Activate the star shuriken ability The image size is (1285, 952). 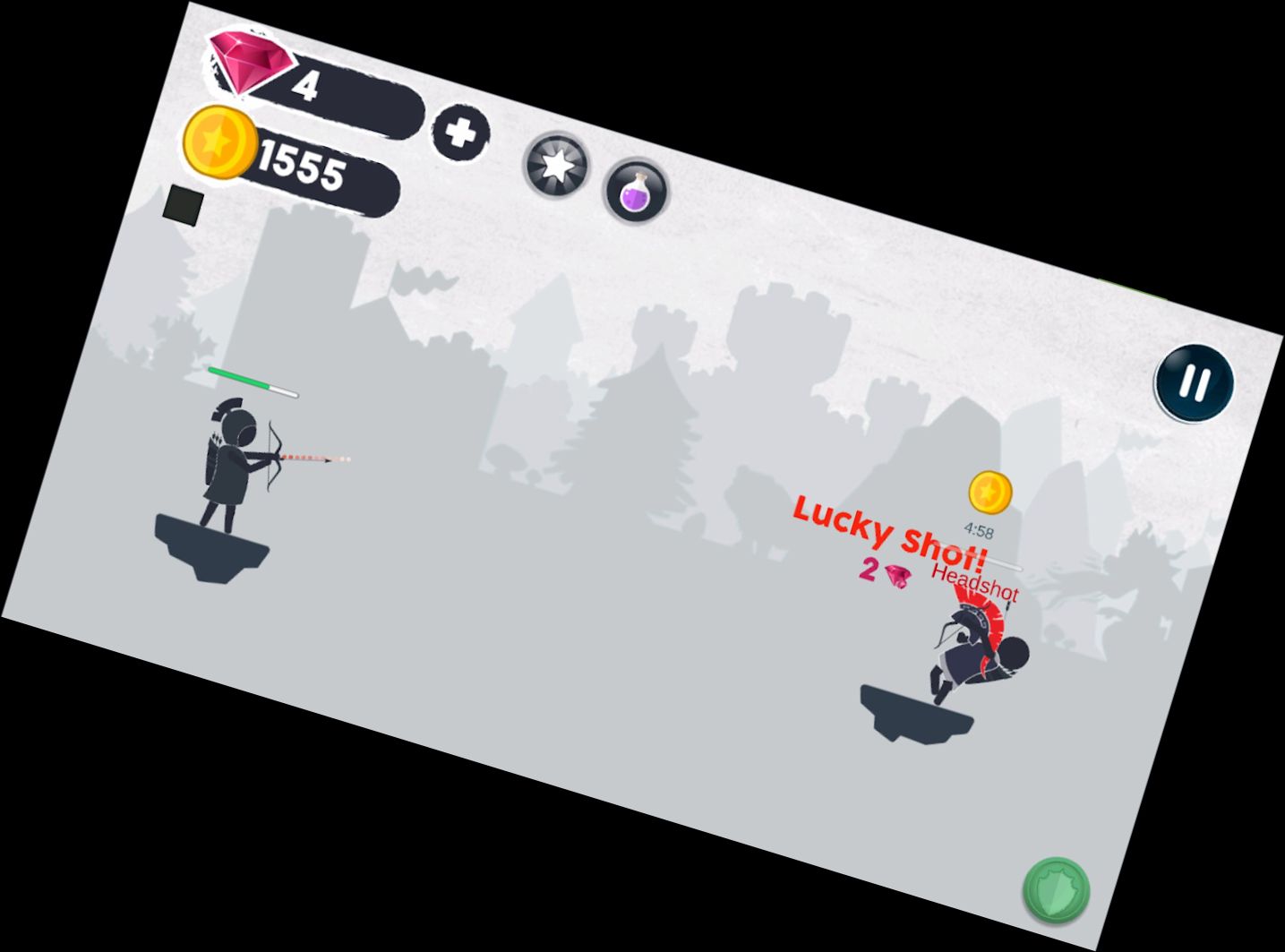pos(556,167)
